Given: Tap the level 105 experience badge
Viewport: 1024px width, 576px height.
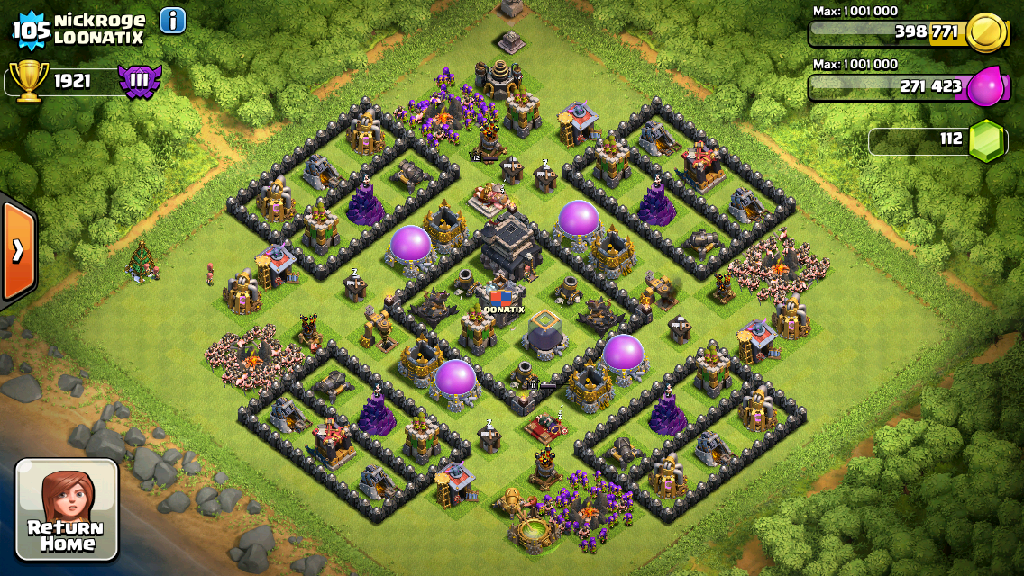Looking at the screenshot, I should (x=30, y=28).
